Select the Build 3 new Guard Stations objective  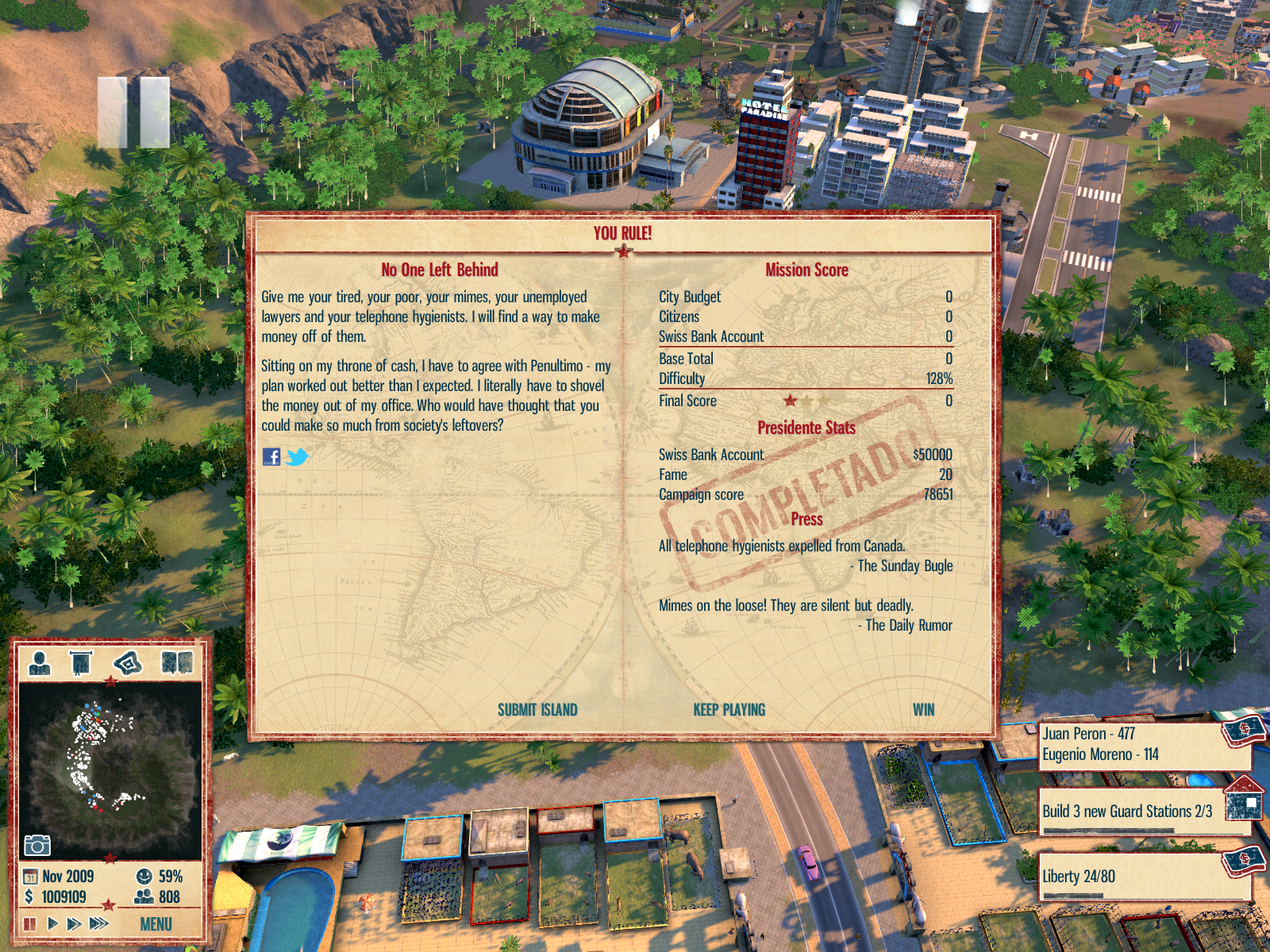pyautogui.click(x=1127, y=812)
